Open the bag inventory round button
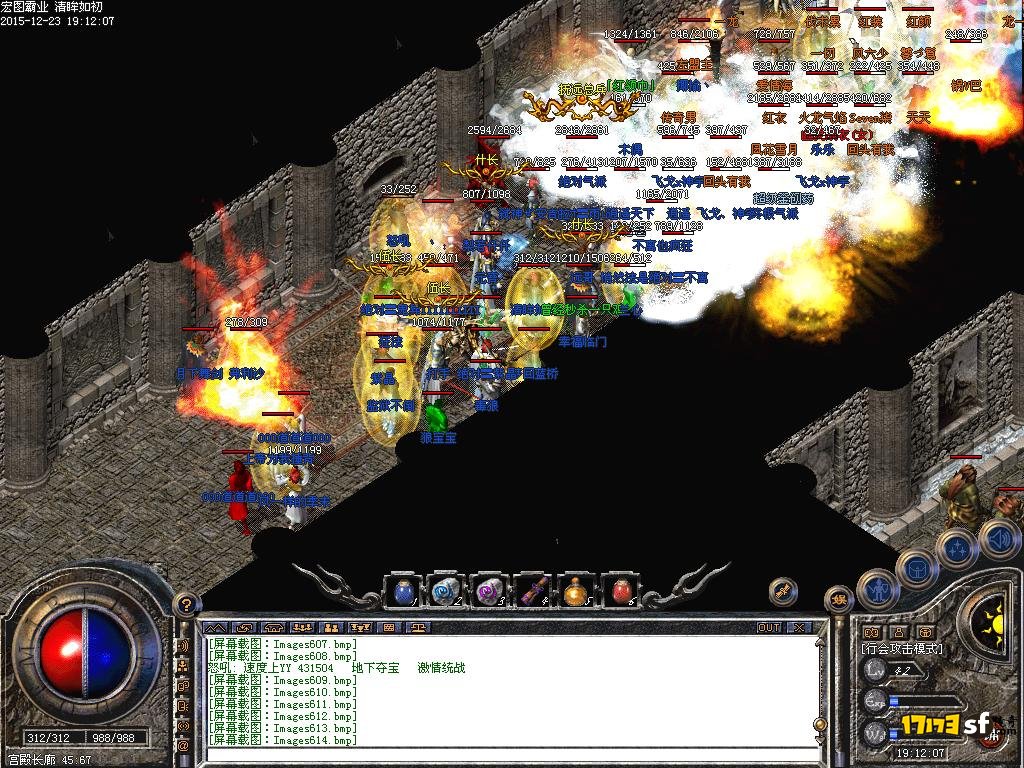This screenshot has height=768, width=1024. [x=916, y=567]
